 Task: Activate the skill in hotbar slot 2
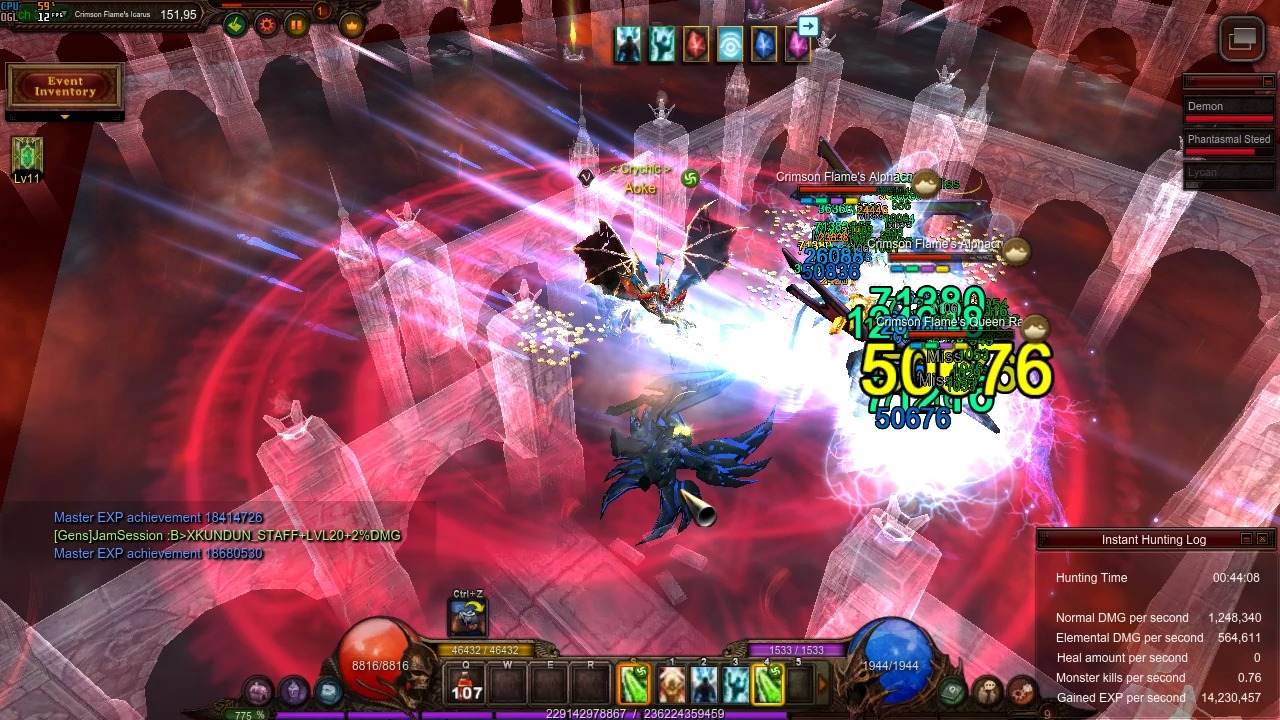pos(703,685)
